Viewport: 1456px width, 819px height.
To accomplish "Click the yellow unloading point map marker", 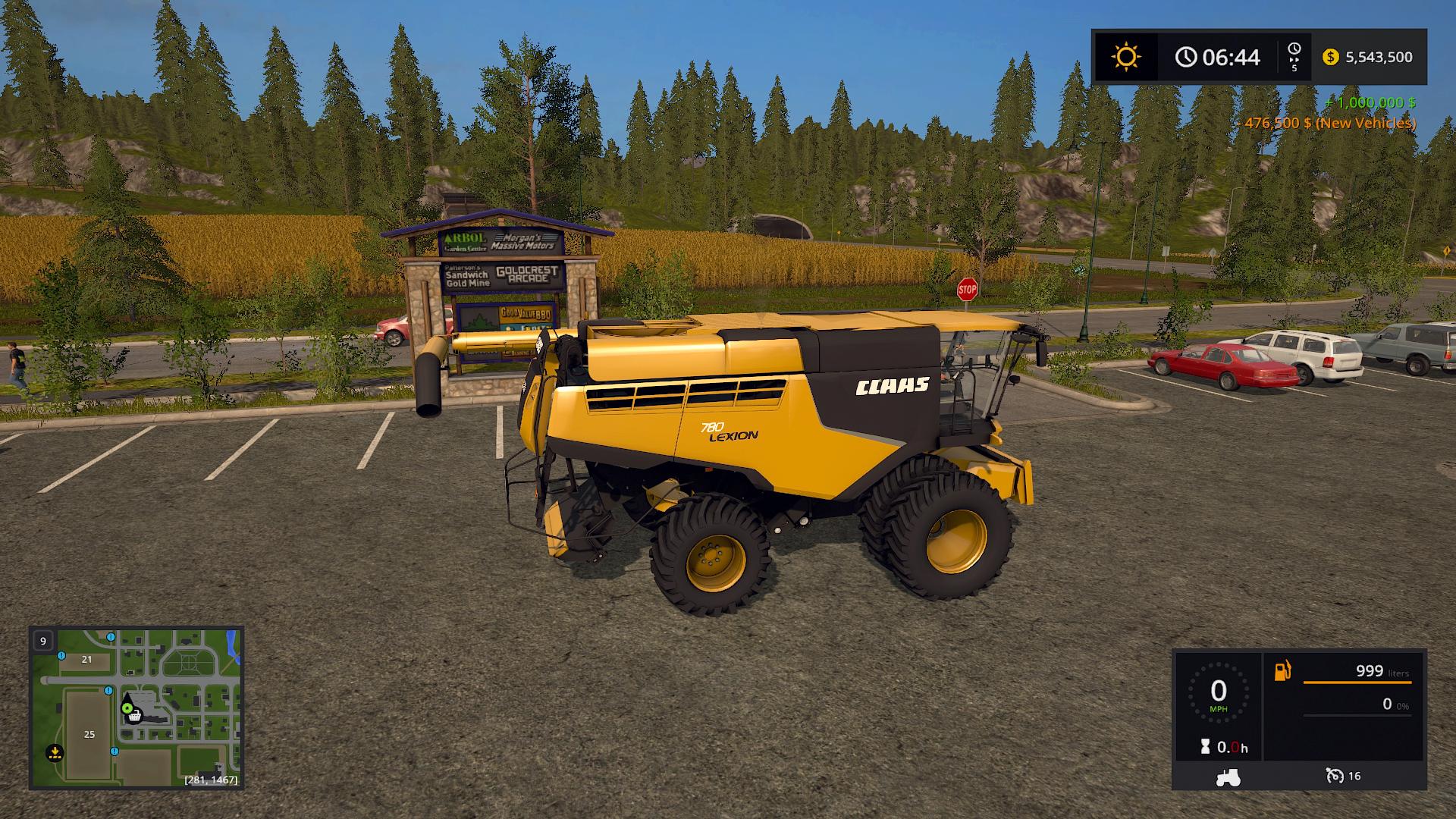I will [x=54, y=753].
